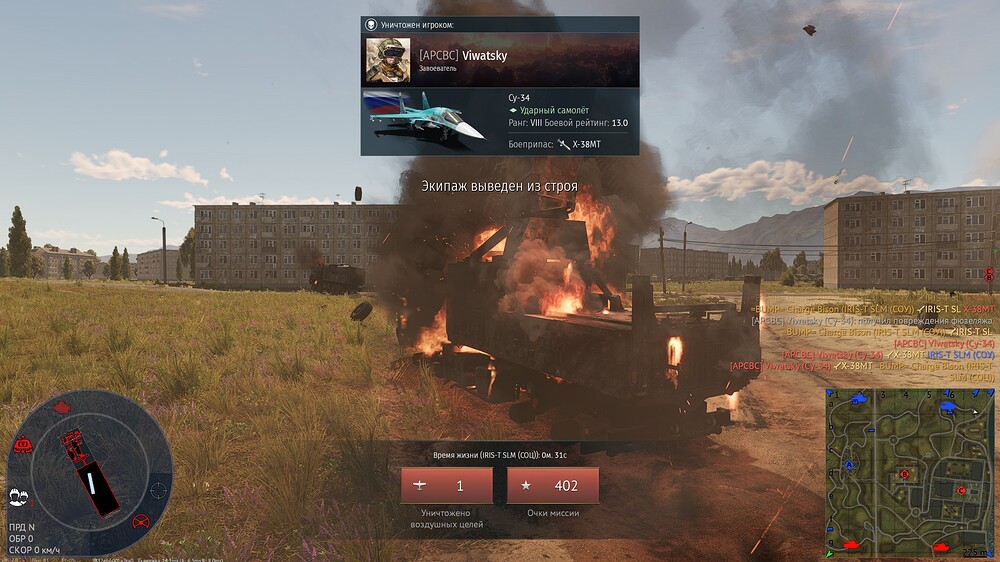The height and width of the screenshot is (562, 1000).
Task: Click the vehicle damage indicator panel
Action: [x=90, y=473]
